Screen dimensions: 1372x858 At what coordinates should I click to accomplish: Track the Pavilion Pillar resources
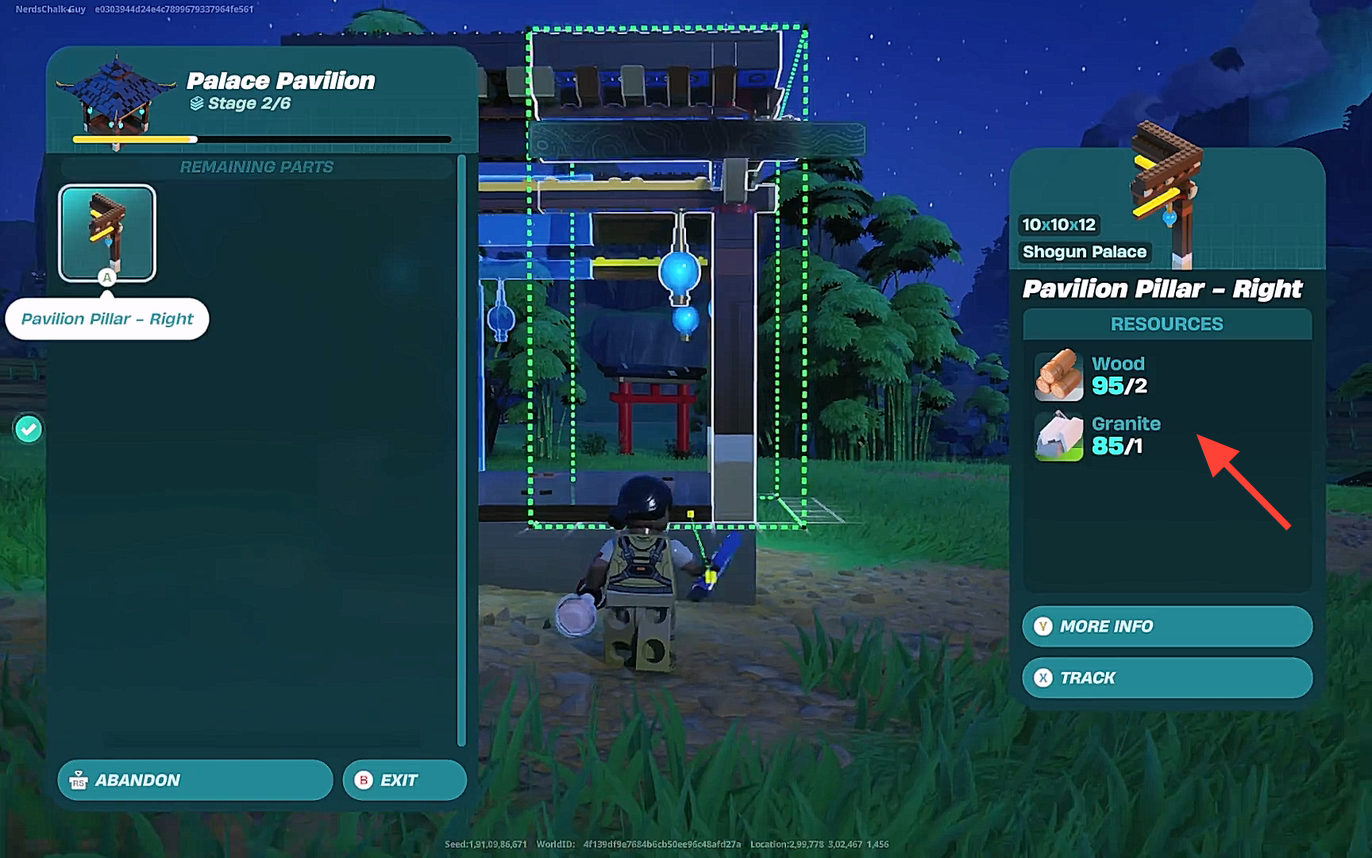1166,677
